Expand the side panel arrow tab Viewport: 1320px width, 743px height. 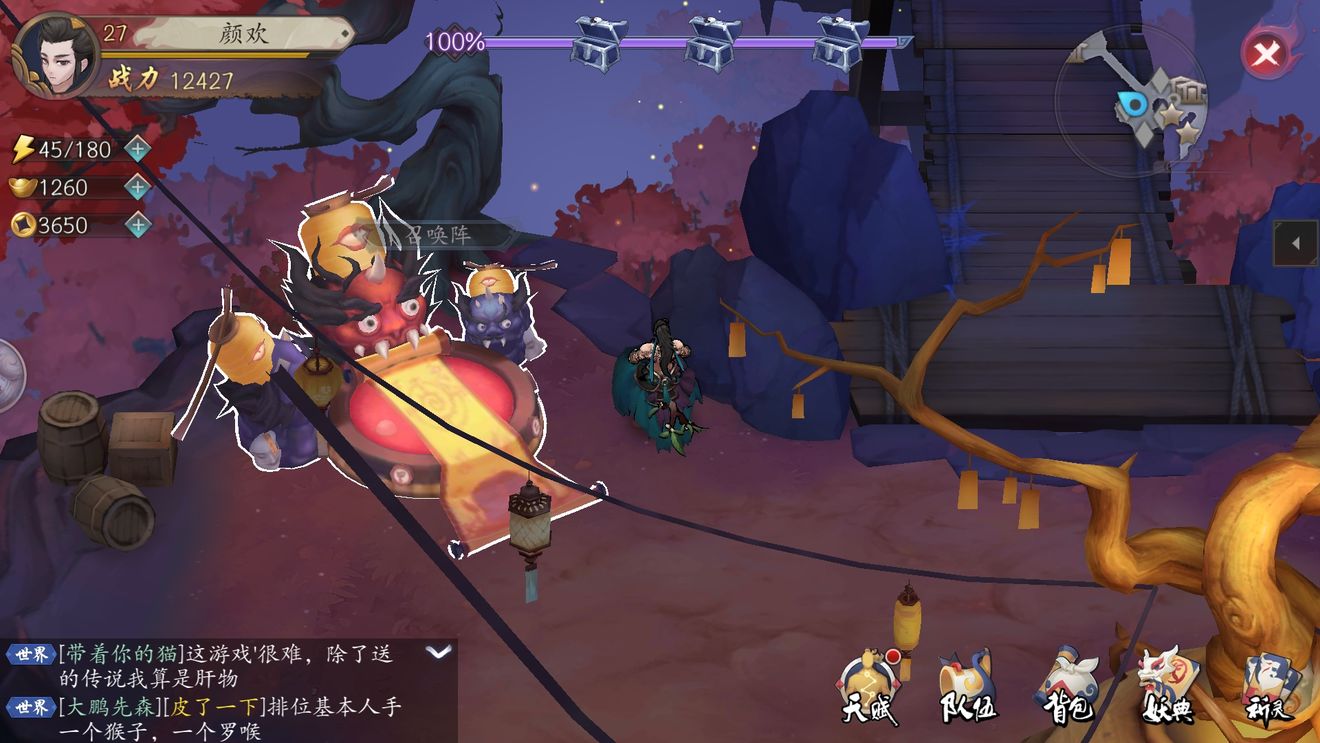(1296, 243)
